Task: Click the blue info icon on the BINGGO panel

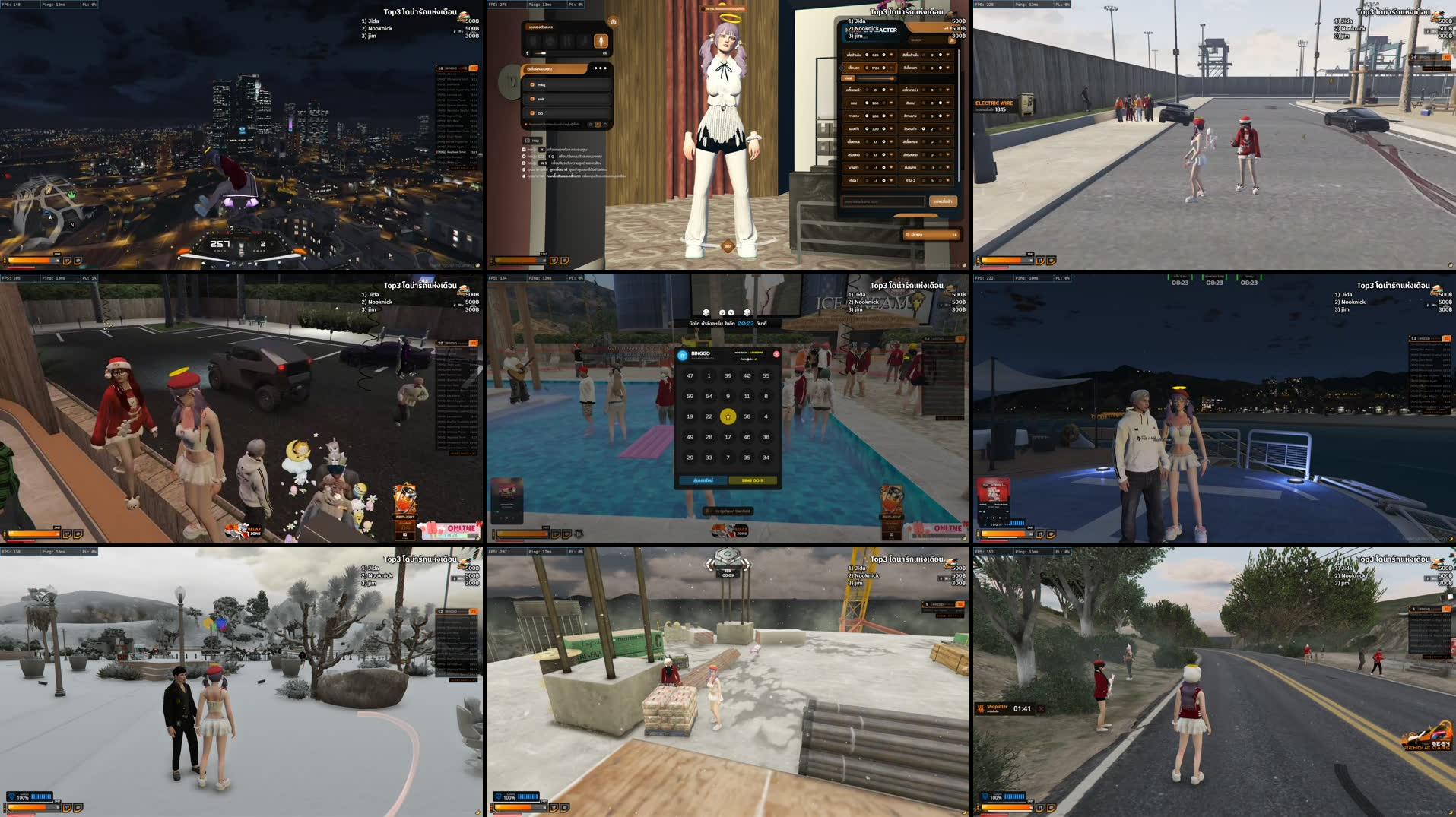Action: click(x=682, y=355)
